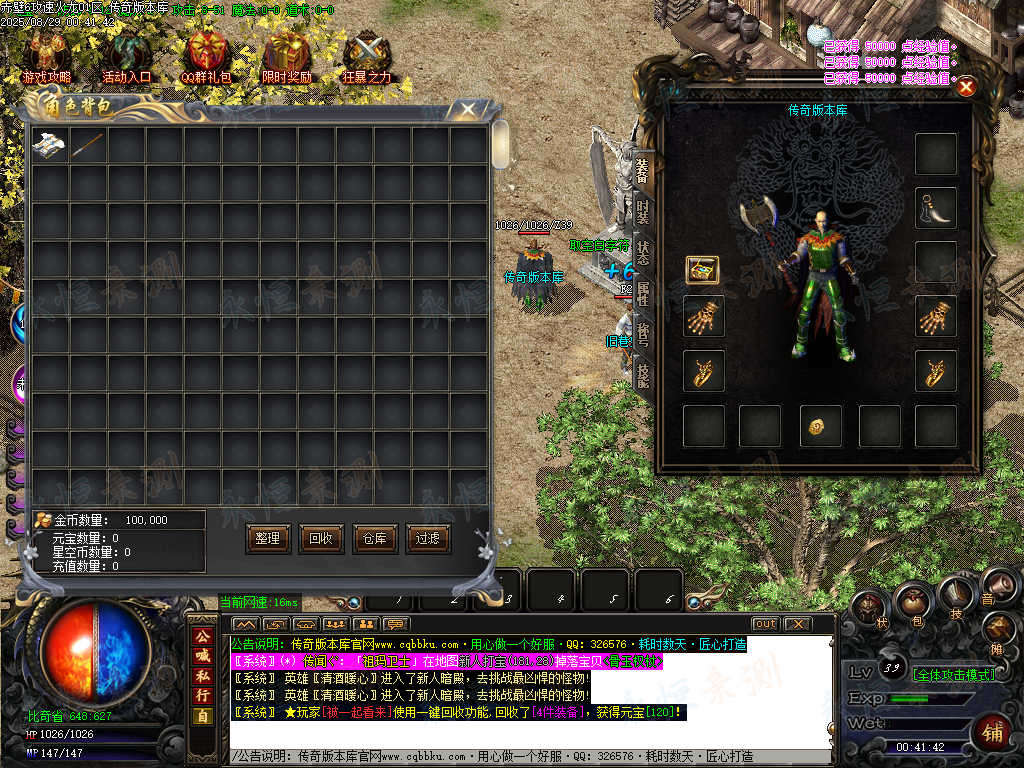Select the wooden staff item in the bag
The width and height of the screenshot is (1024, 768).
[x=87, y=145]
